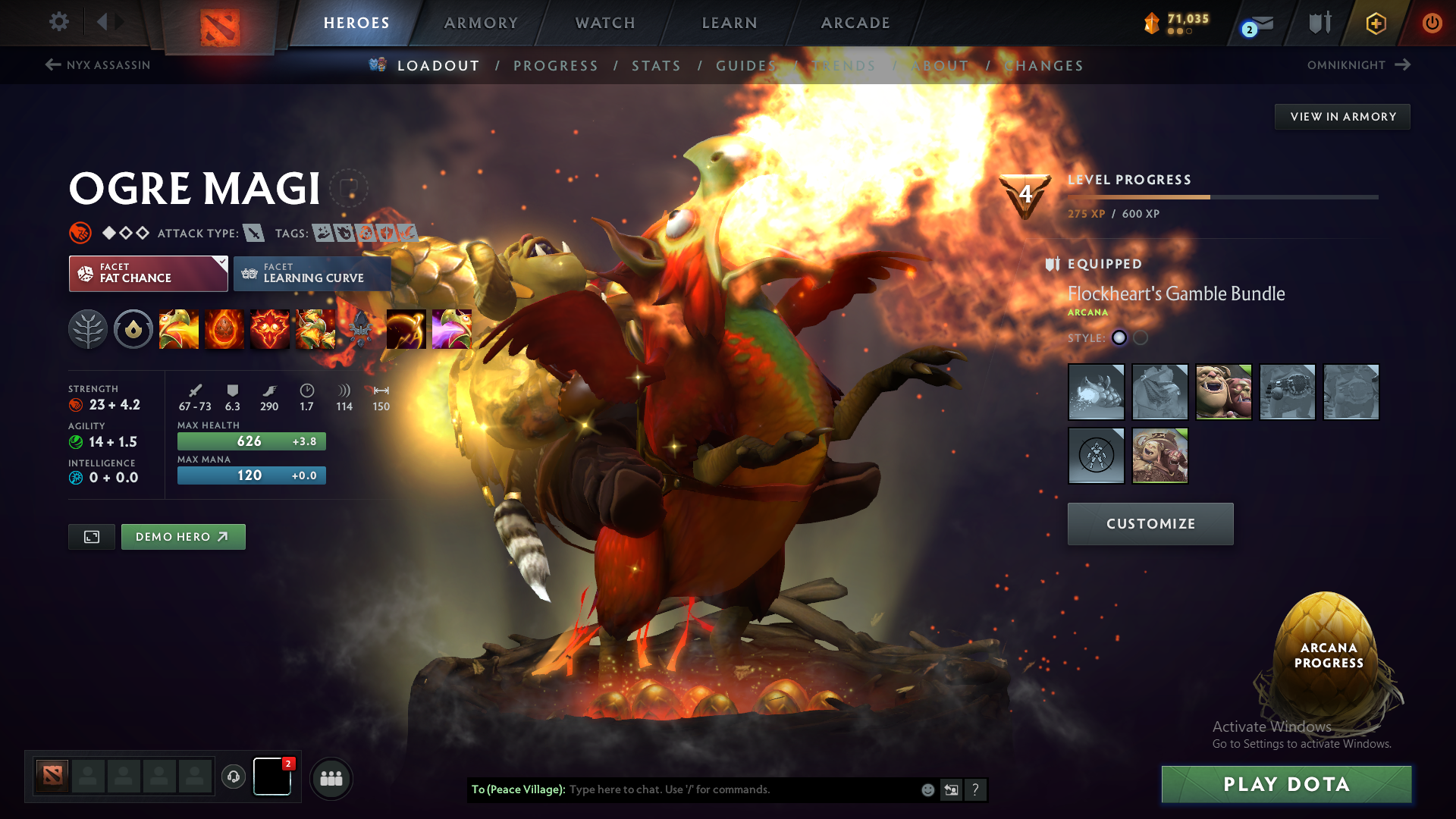
Task: Click the Fireblast ability icon
Action: [179, 328]
